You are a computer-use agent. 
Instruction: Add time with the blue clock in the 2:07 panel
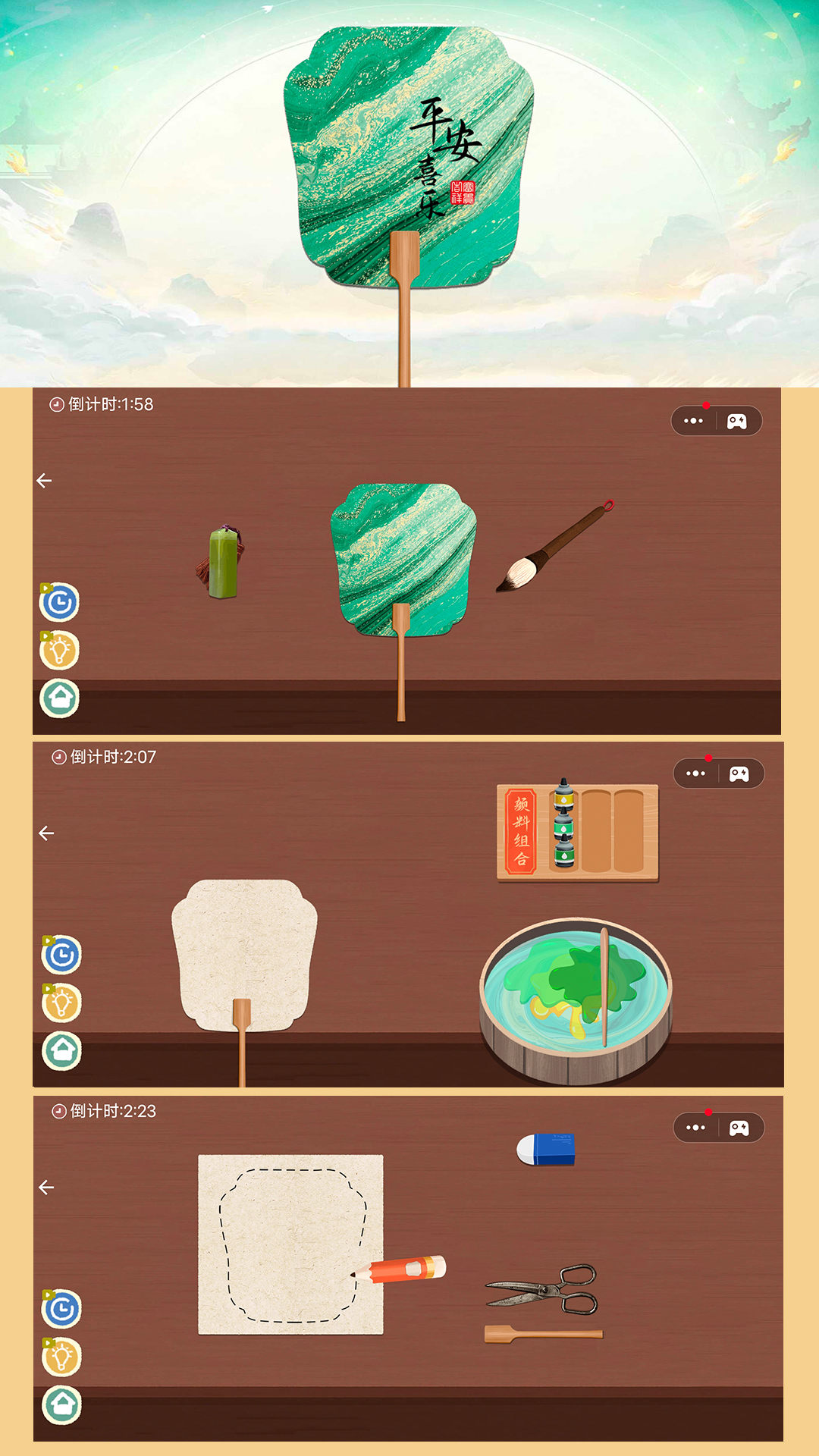coord(62,955)
